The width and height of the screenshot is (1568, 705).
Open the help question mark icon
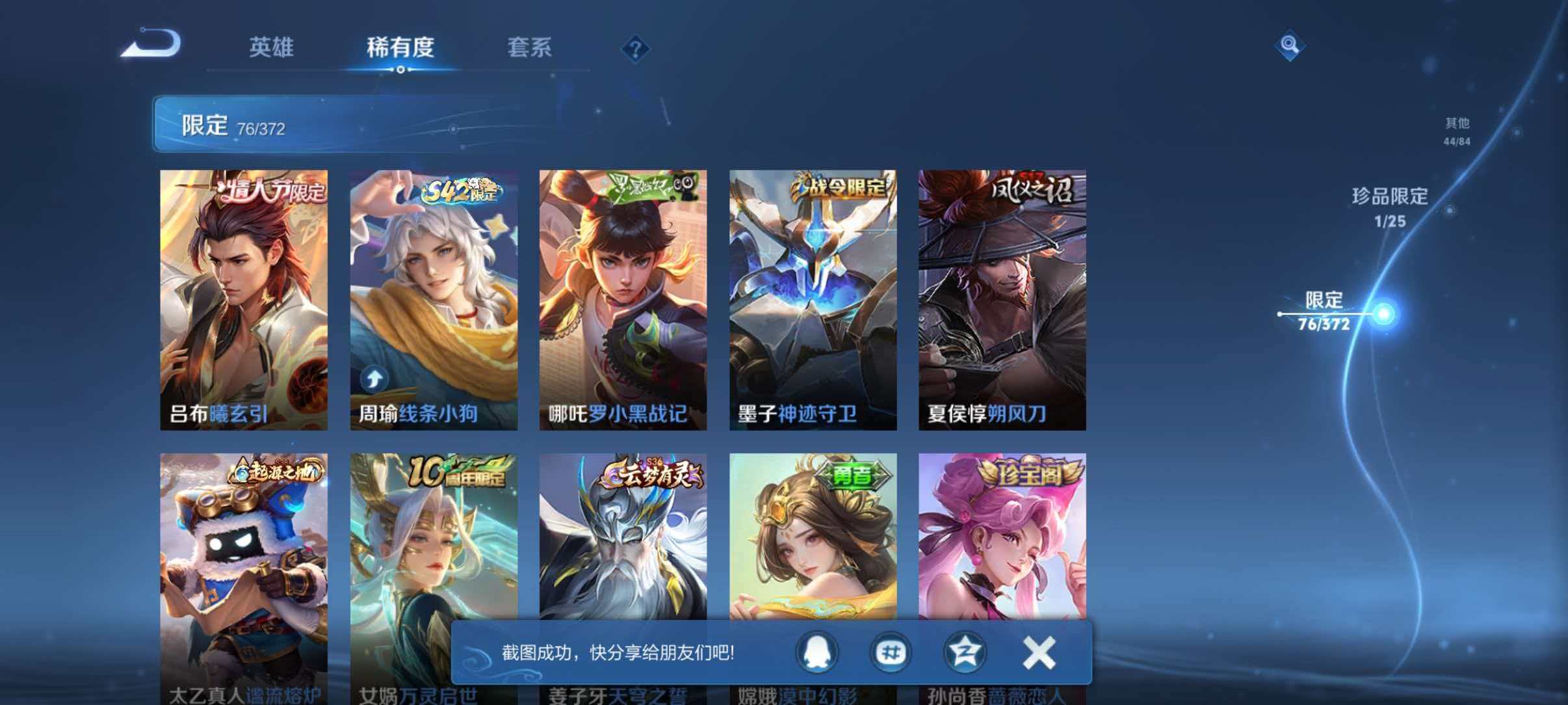click(636, 49)
